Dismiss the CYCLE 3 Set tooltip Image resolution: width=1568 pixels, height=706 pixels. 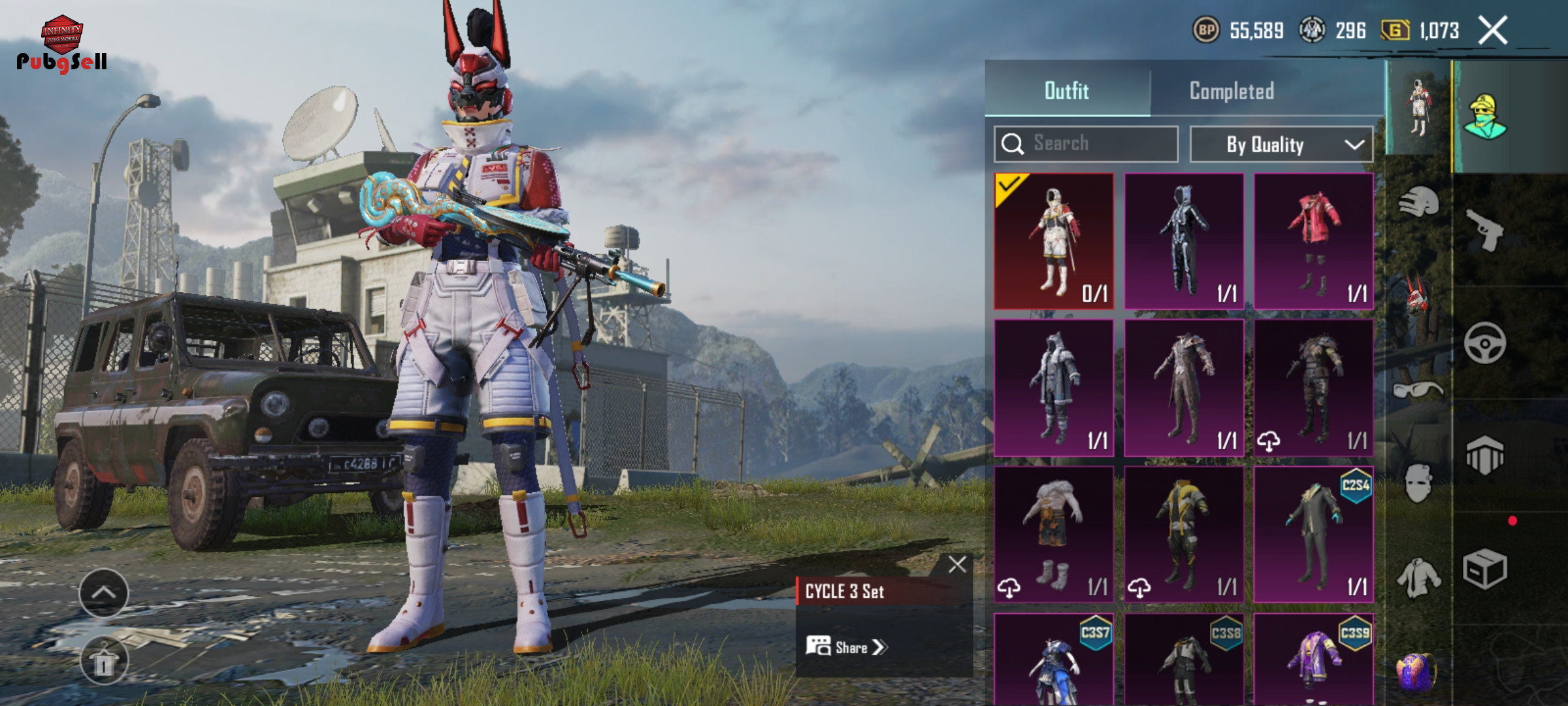(x=957, y=564)
